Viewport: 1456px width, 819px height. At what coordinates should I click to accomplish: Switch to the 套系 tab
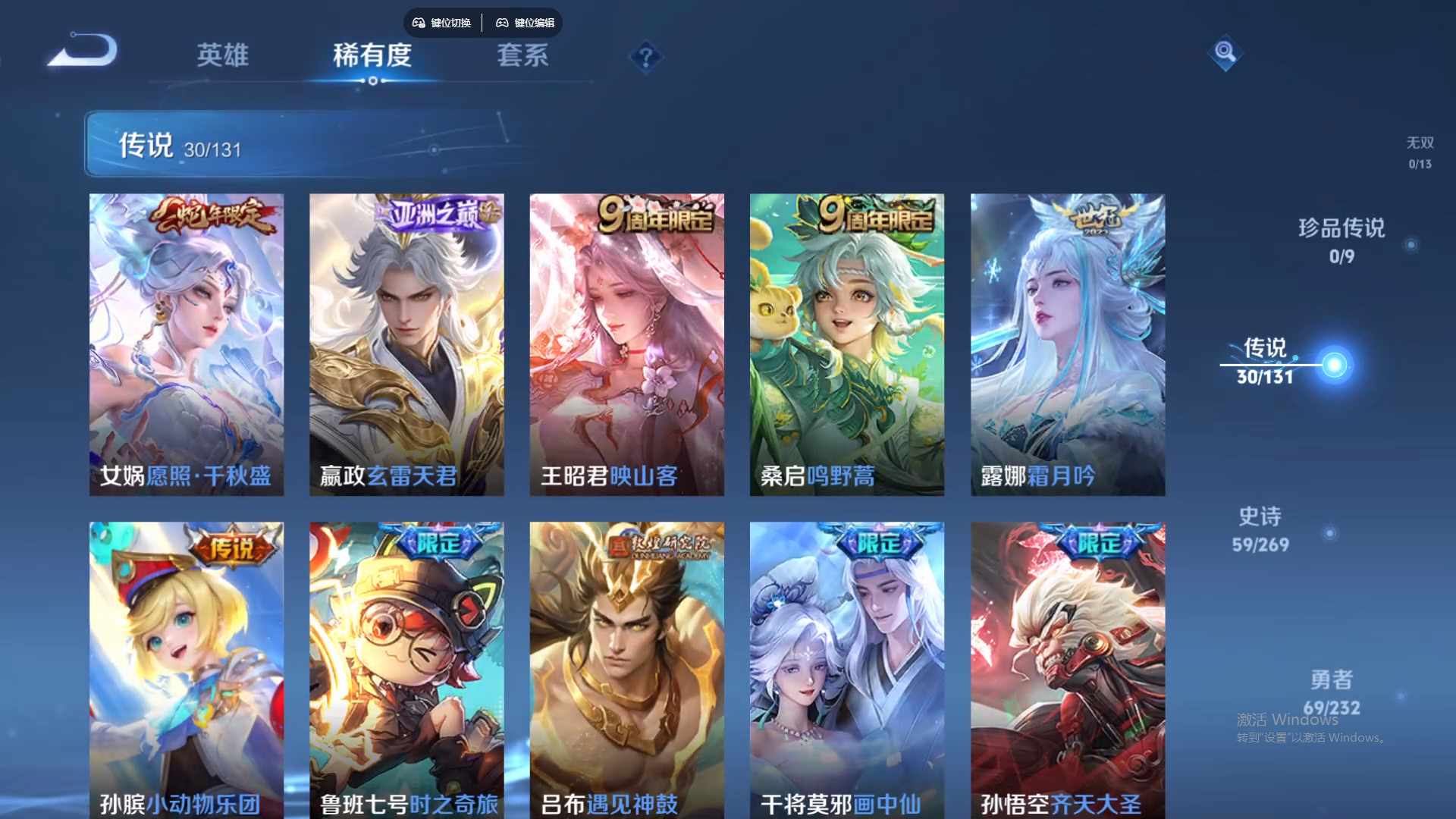(x=523, y=56)
